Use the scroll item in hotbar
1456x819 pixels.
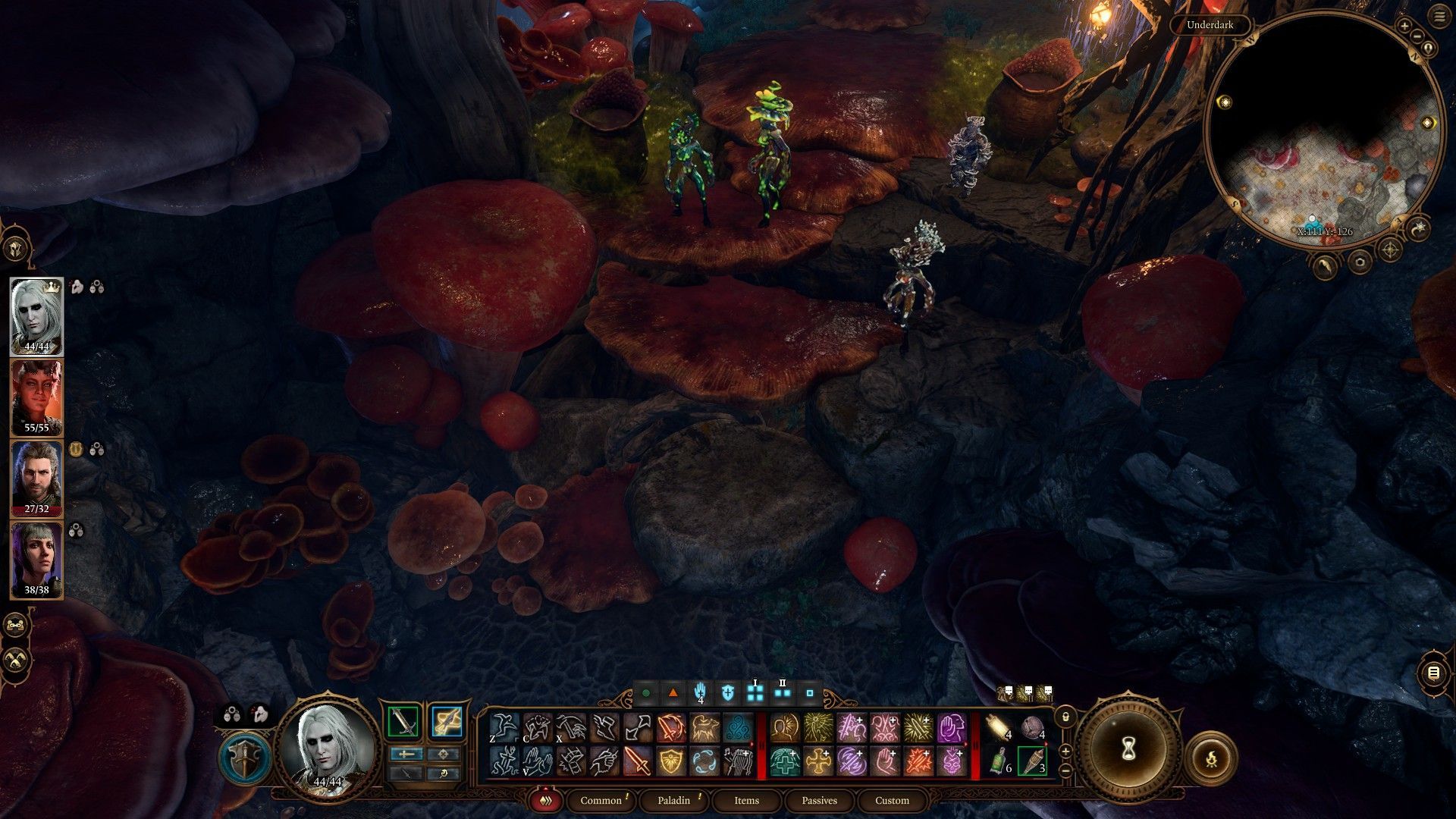(x=999, y=727)
